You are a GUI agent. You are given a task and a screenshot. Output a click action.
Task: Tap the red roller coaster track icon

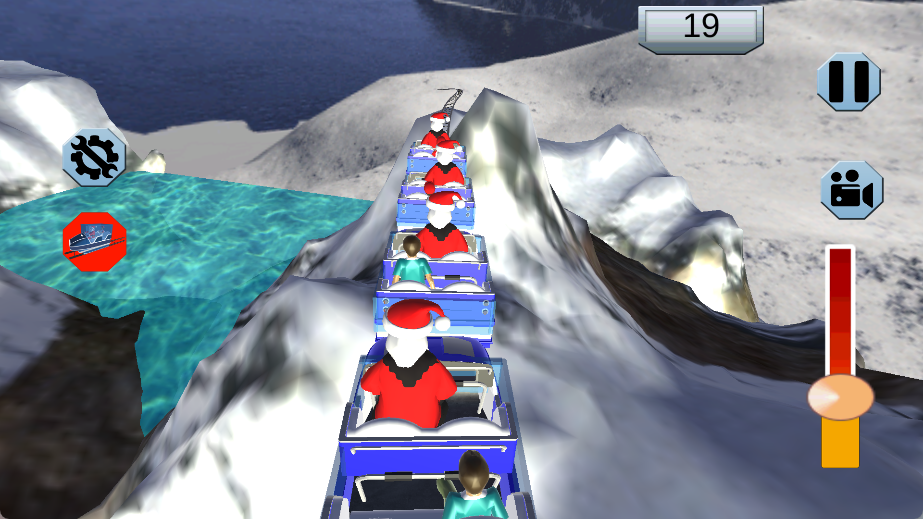click(x=94, y=241)
